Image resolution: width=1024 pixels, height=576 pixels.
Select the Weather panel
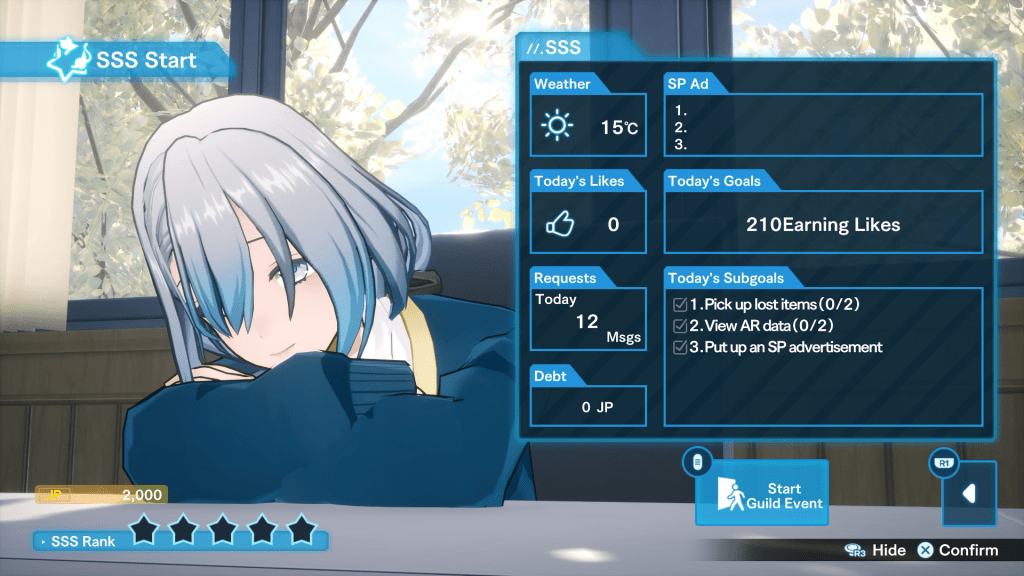(x=588, y=126)
